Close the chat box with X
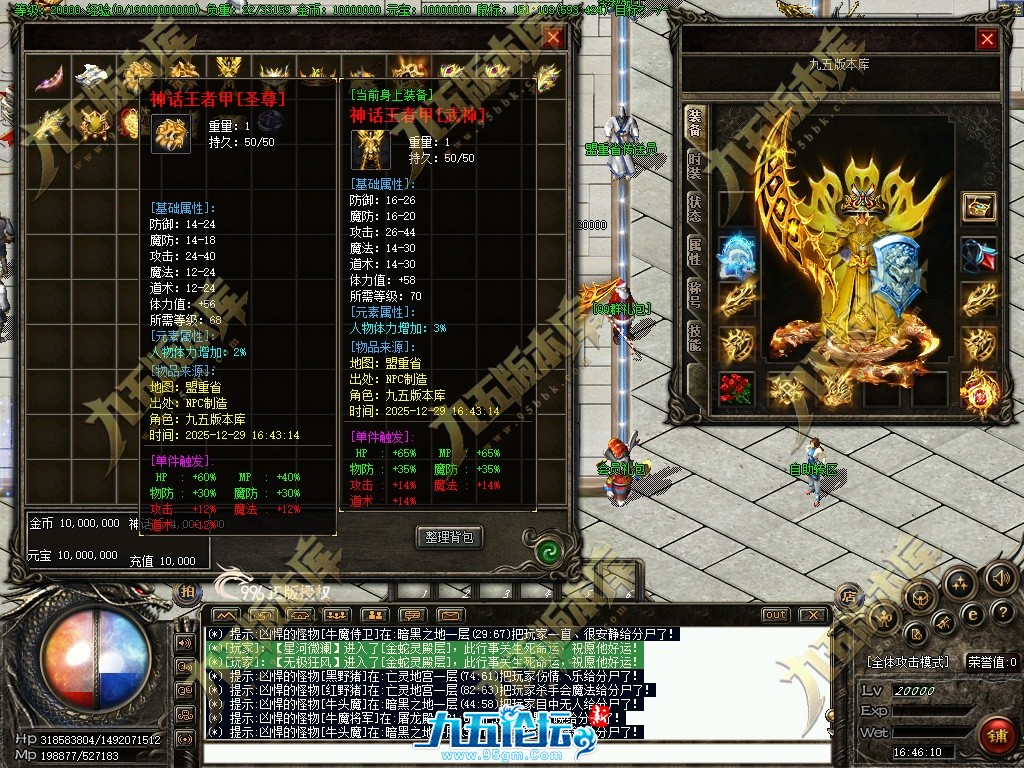 tap(814, 615)
